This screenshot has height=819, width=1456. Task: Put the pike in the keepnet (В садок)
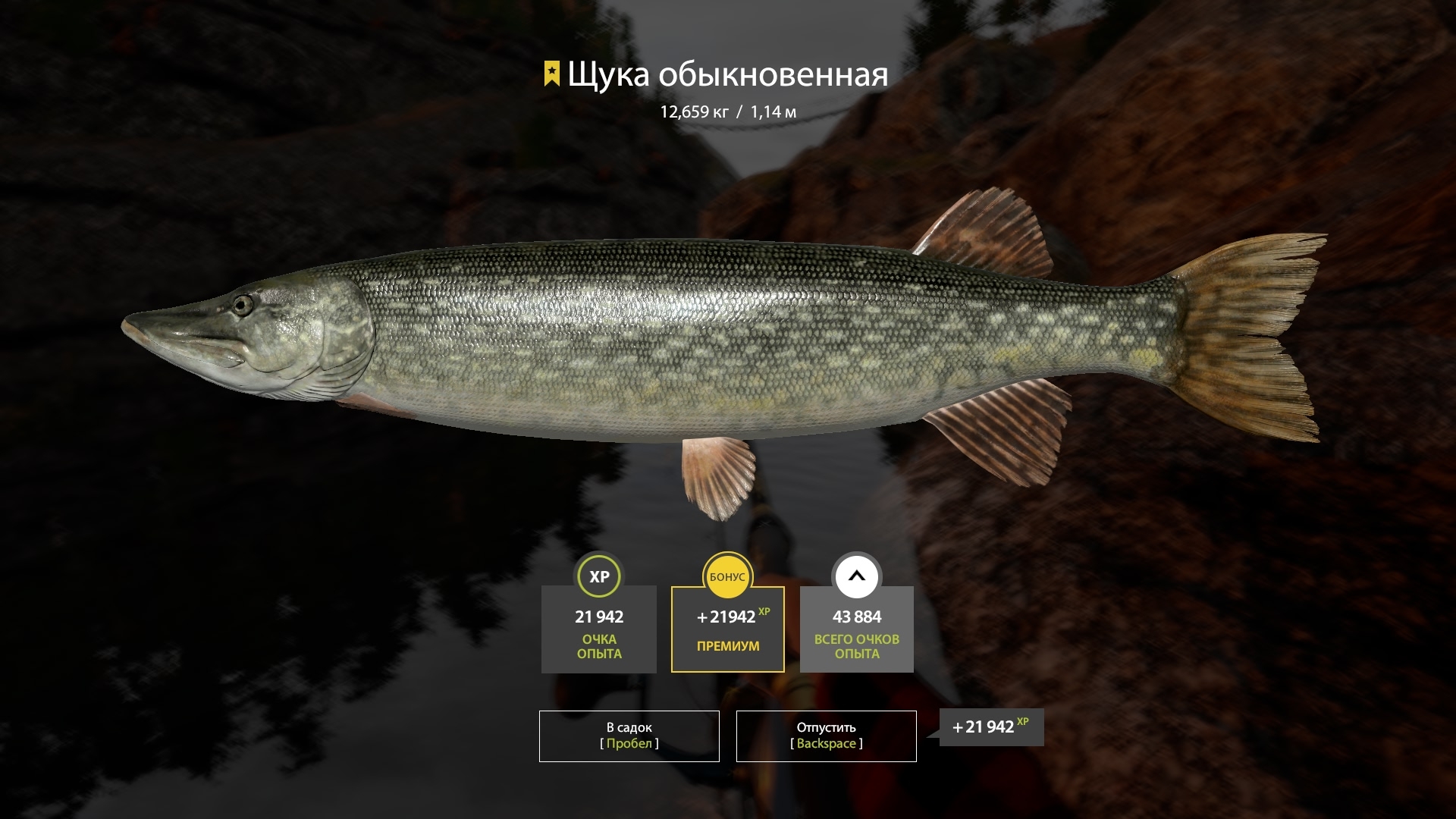[629, 736]
